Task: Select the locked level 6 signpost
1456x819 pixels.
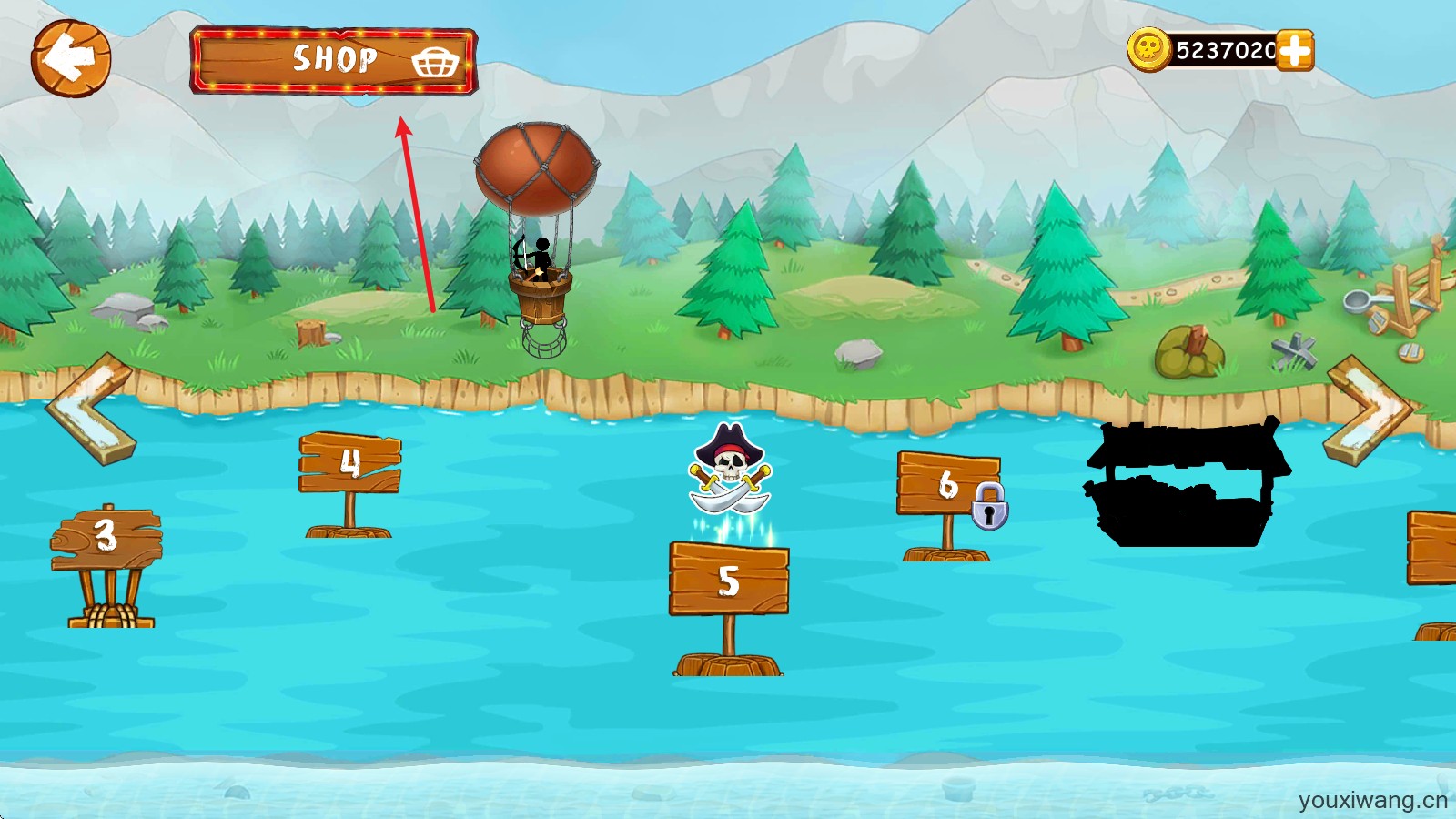Action: 948,484
